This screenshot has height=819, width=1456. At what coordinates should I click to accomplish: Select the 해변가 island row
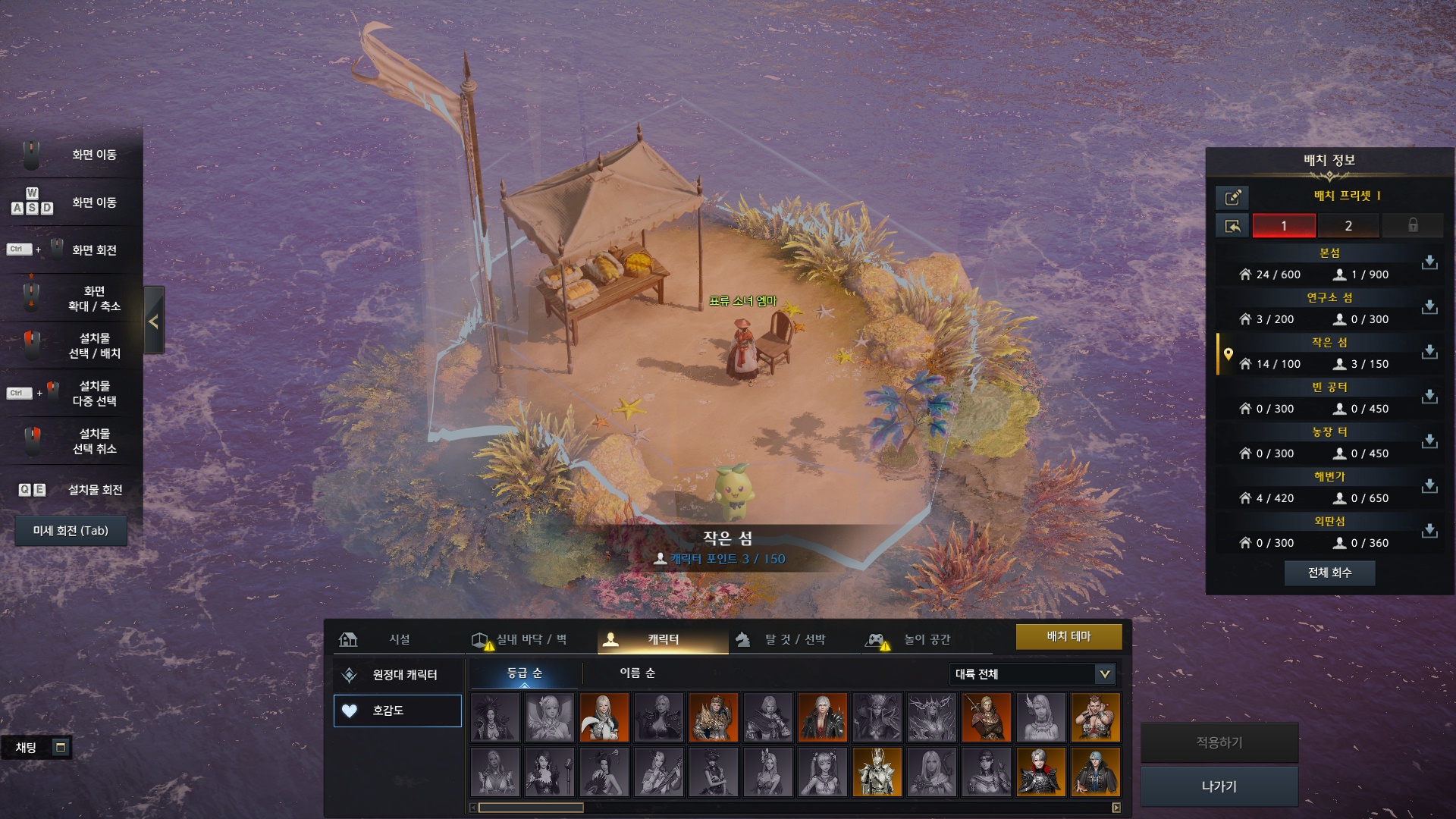tap(1319, 488)
